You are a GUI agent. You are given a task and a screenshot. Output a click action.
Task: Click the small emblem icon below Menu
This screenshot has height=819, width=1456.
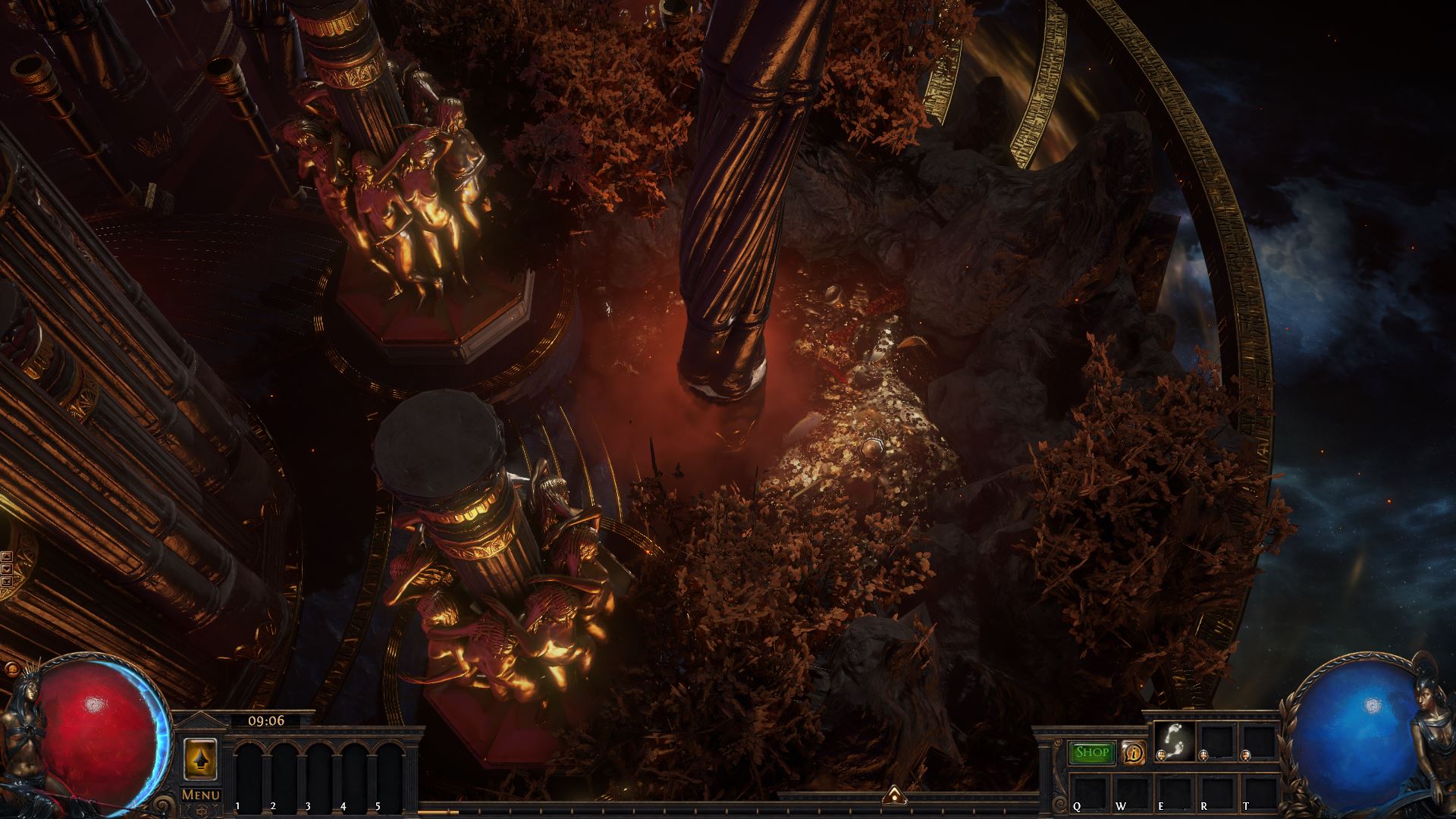point(201,811)
